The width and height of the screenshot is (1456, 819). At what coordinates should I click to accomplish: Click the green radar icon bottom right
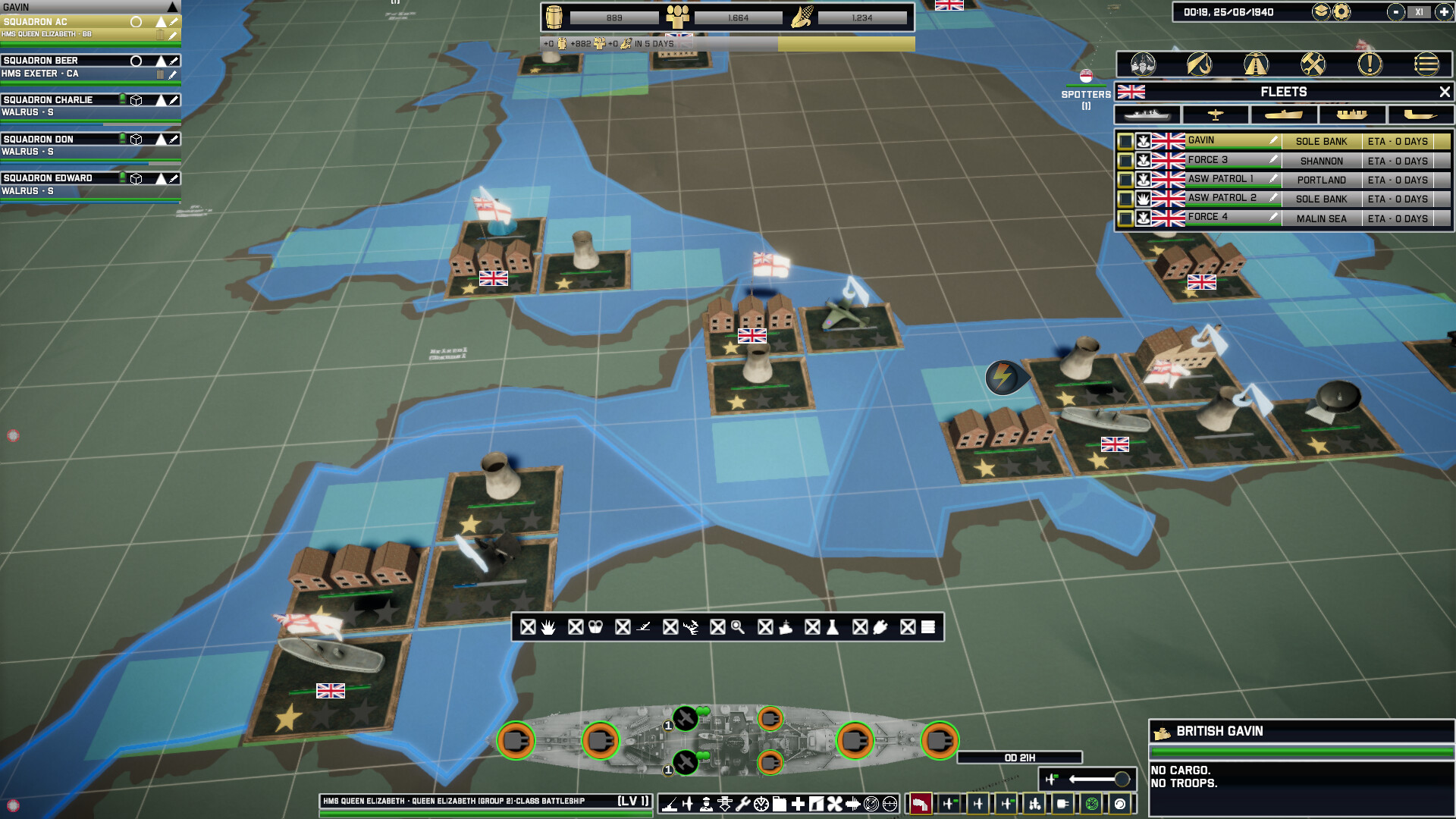click(x=1092, y=802)
